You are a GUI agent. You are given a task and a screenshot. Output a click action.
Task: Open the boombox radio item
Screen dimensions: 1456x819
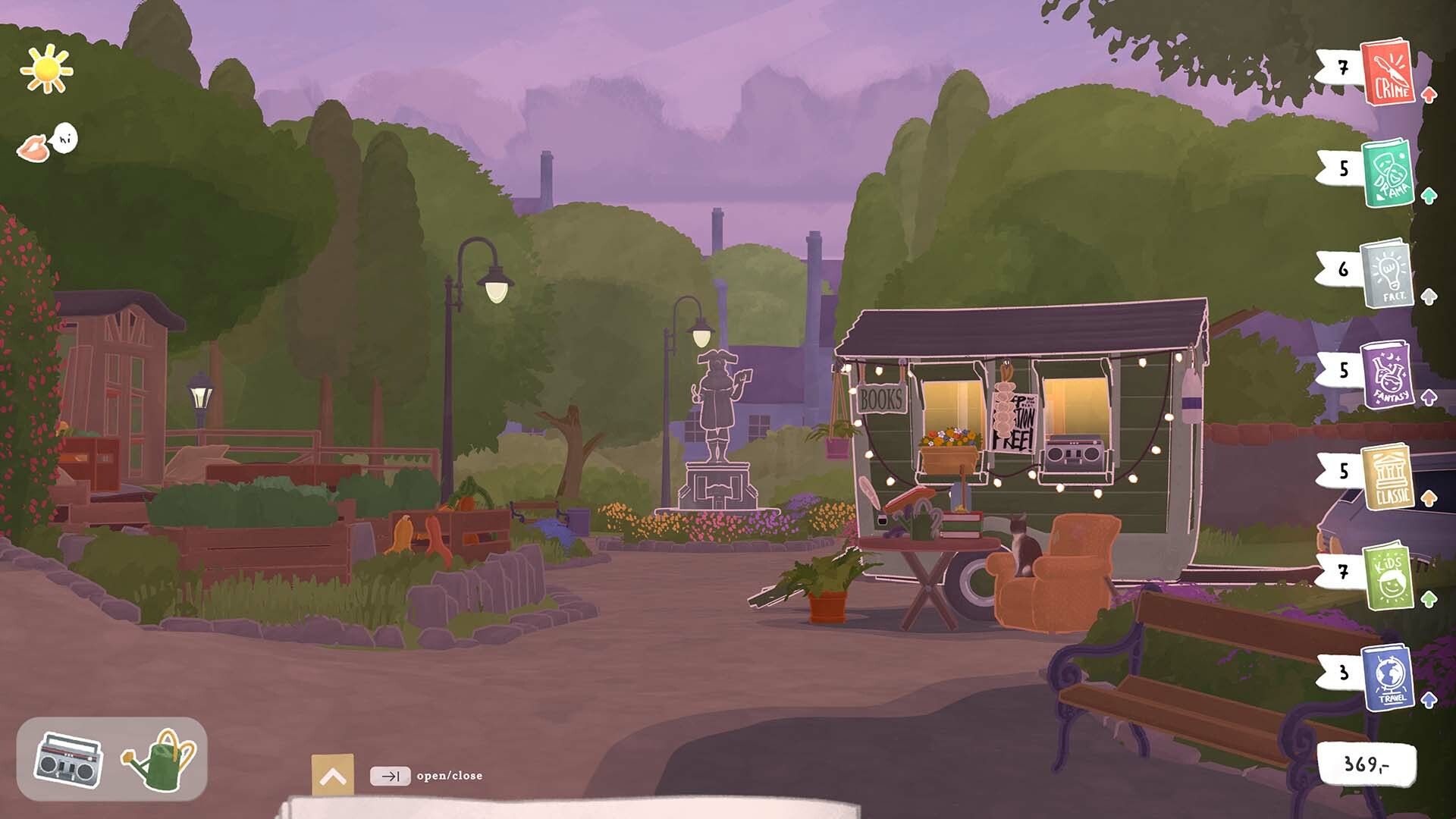click(x=68, y=760)
